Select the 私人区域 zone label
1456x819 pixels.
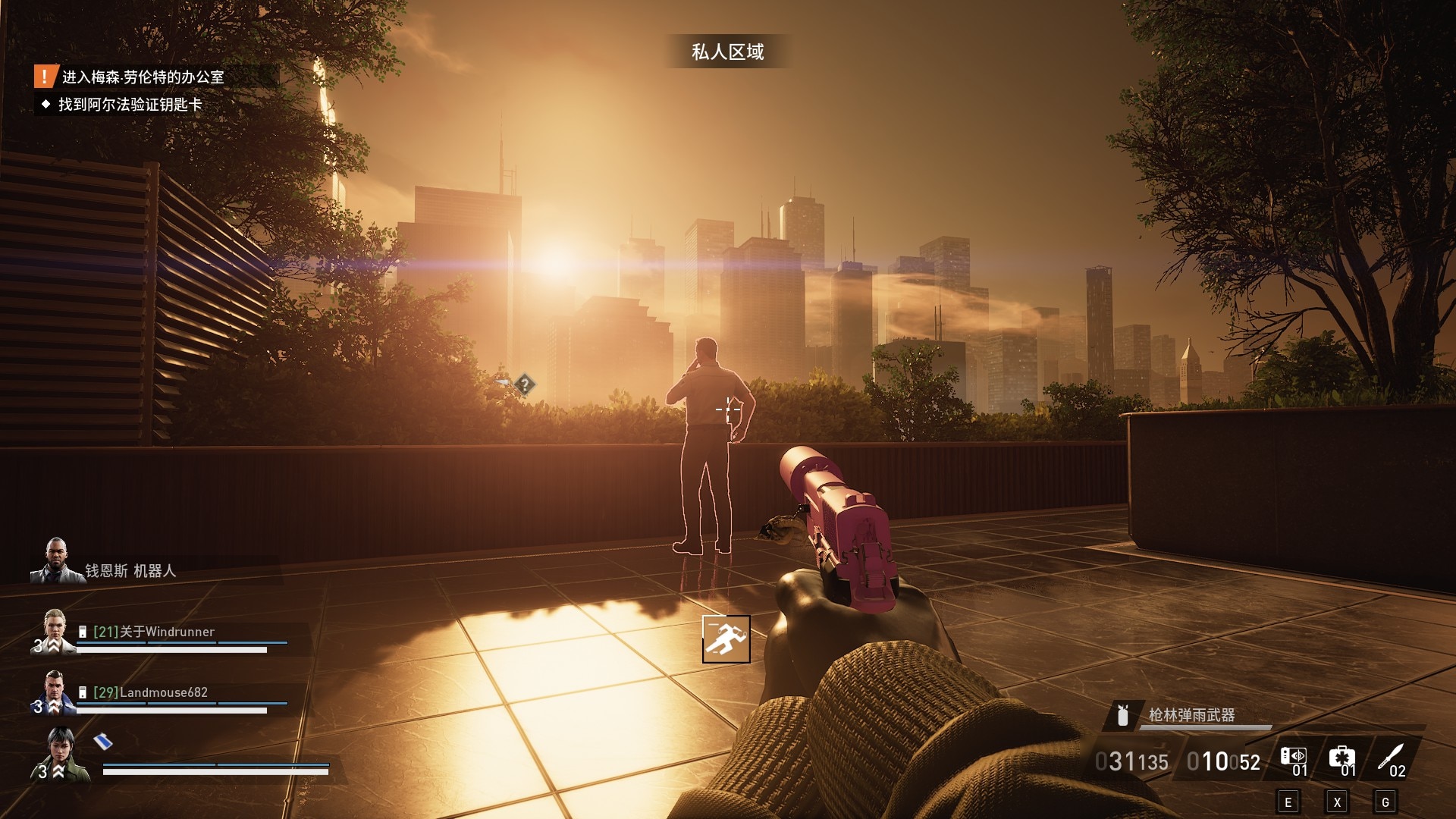click(x=727, y=52)
